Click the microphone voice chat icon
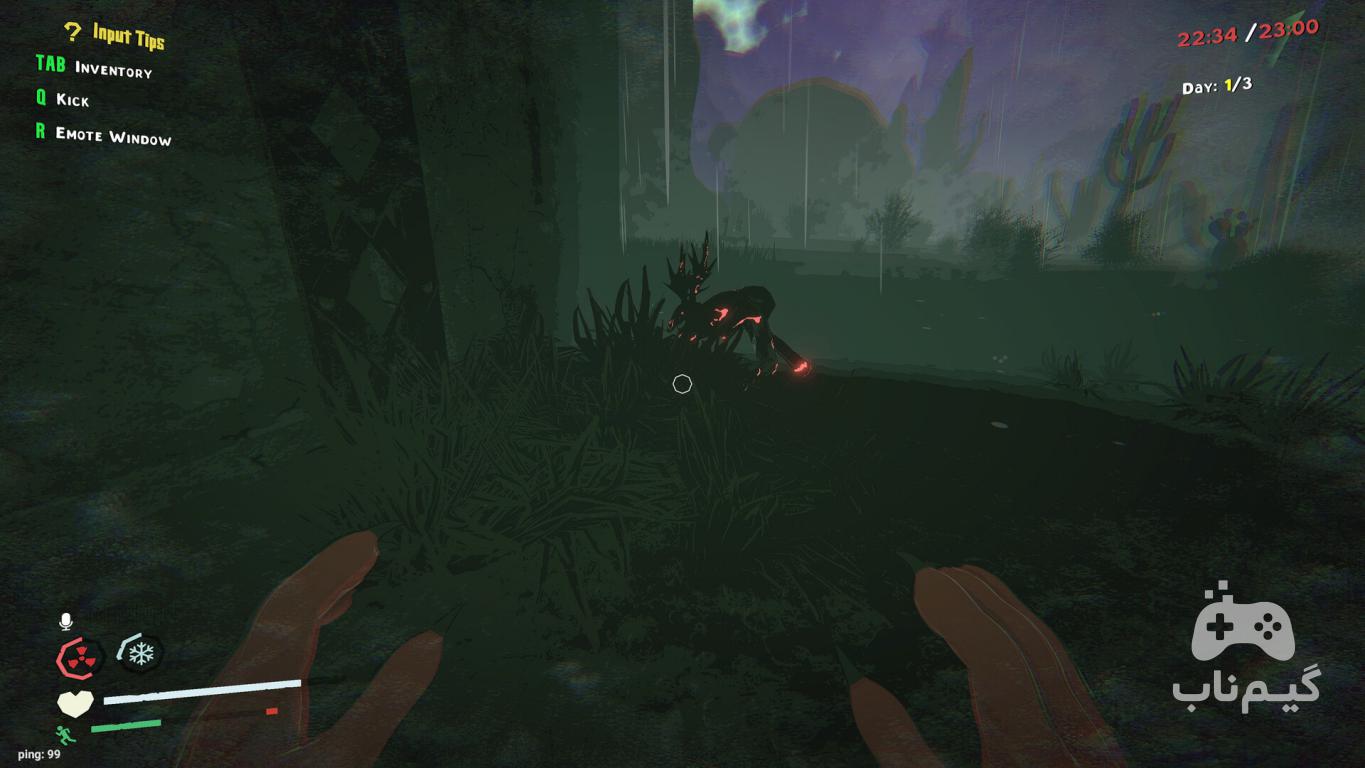This screenshot has height=768, width=1365. (66, 622)
